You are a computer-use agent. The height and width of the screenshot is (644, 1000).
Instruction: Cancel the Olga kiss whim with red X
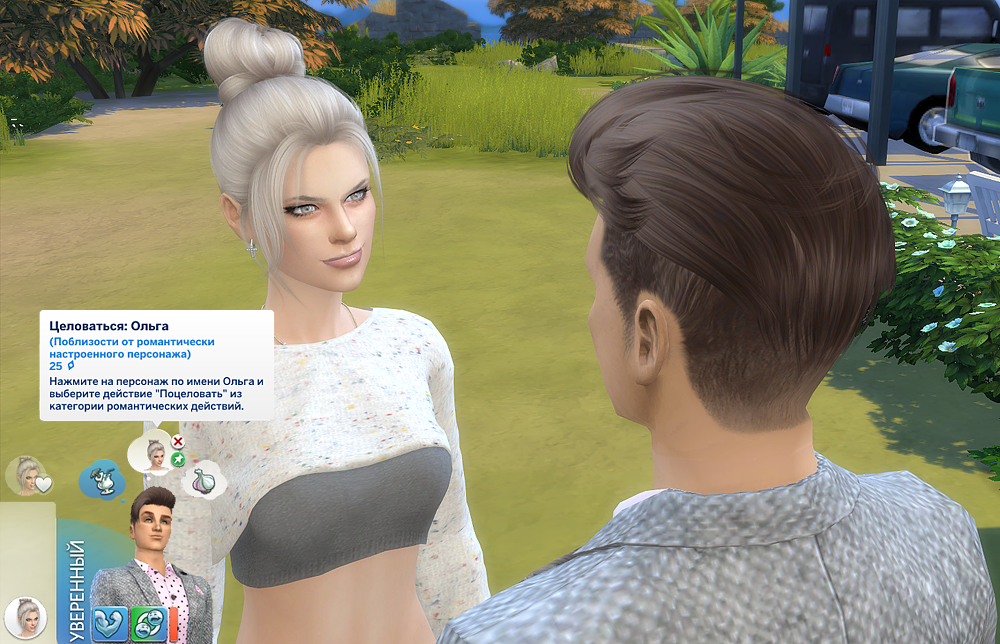178,441
